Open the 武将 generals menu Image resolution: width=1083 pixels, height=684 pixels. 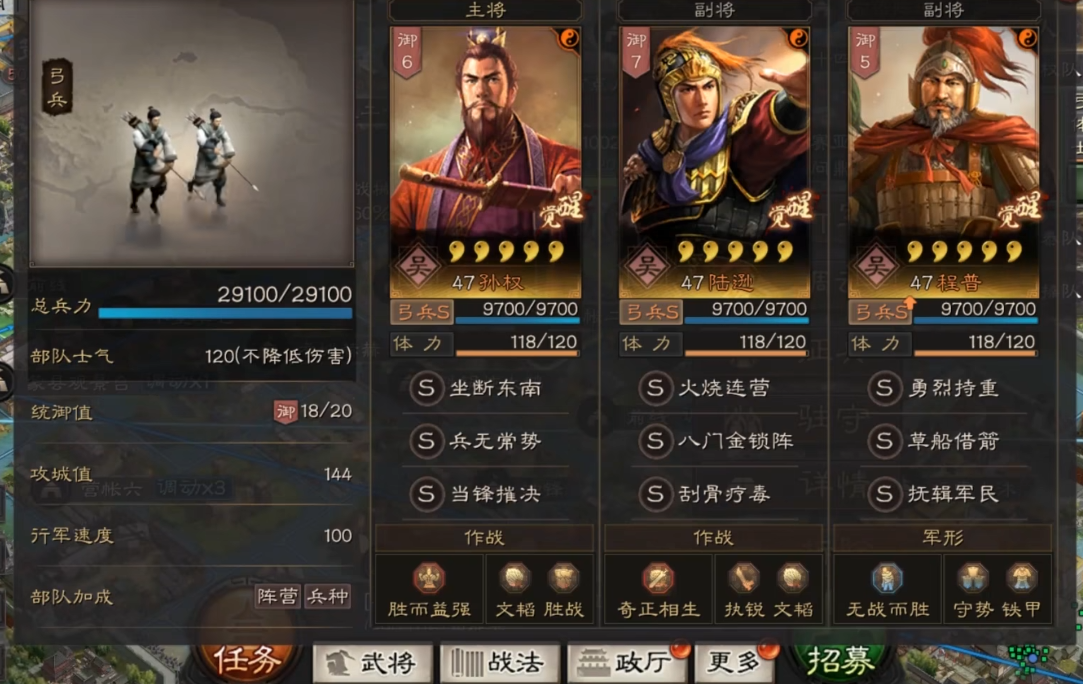(x=373, y=662)
